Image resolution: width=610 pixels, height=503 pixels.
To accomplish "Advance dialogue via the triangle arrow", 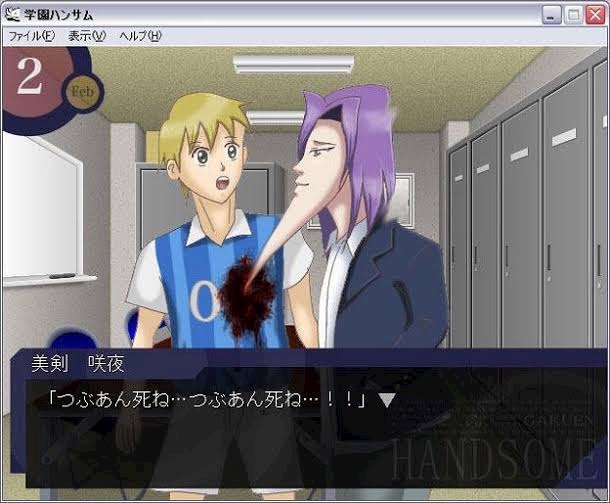I will coord(387,400).
